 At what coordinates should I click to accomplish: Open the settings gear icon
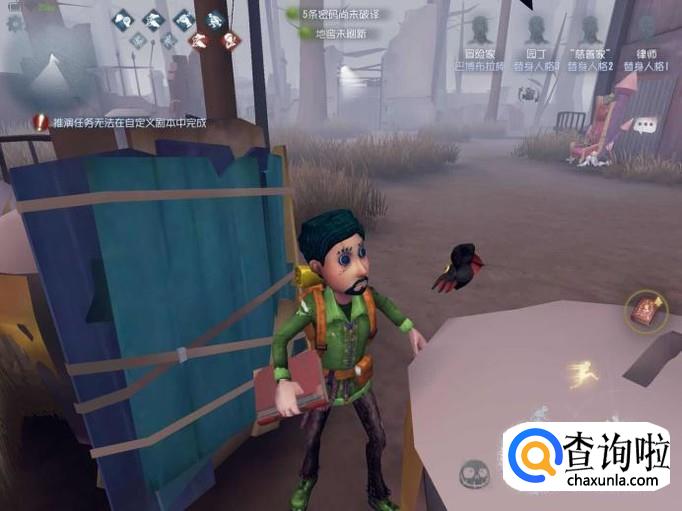pyautogui.click(x=14, y=22)
